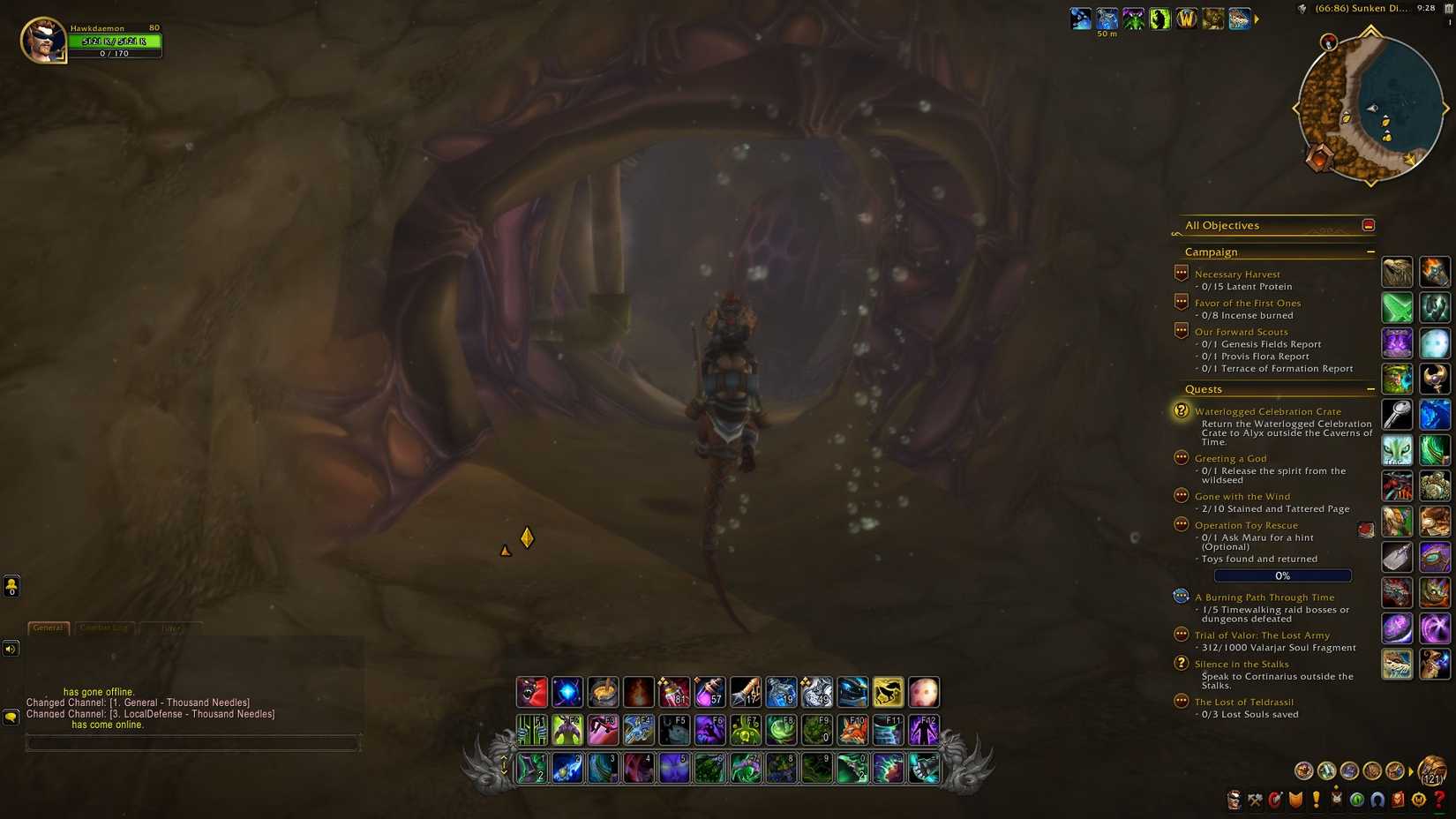Toggle the chat sound speaker button
The width and height of the screenshot is (1456, 819).
(11, 649)
